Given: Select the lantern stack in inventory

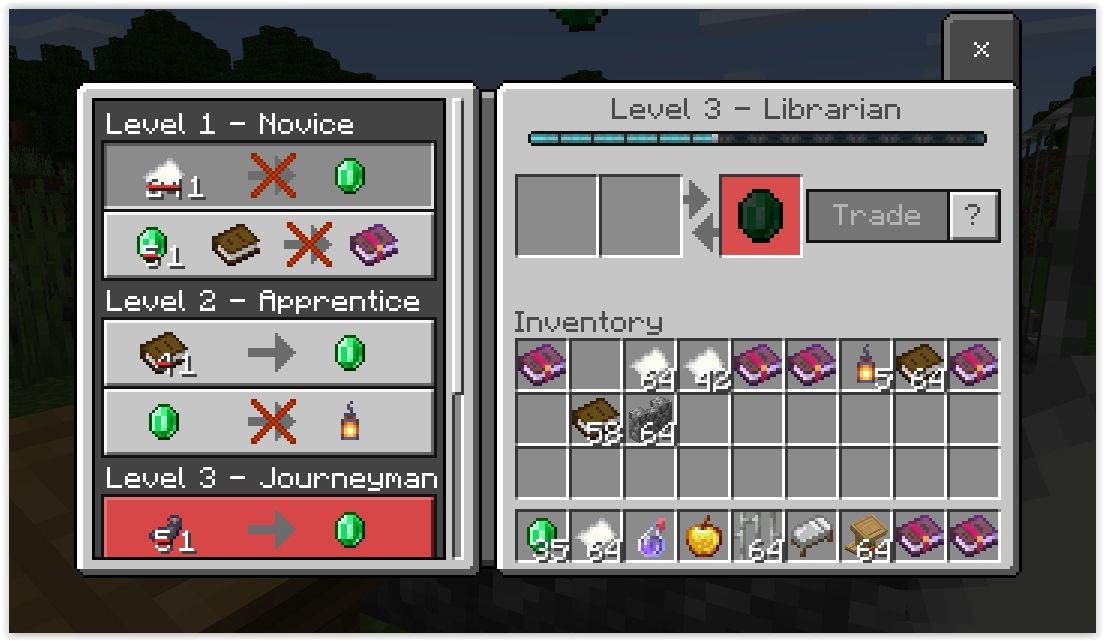Looking at the screenshot, I should pyautogui.click(x=866, y=366).
